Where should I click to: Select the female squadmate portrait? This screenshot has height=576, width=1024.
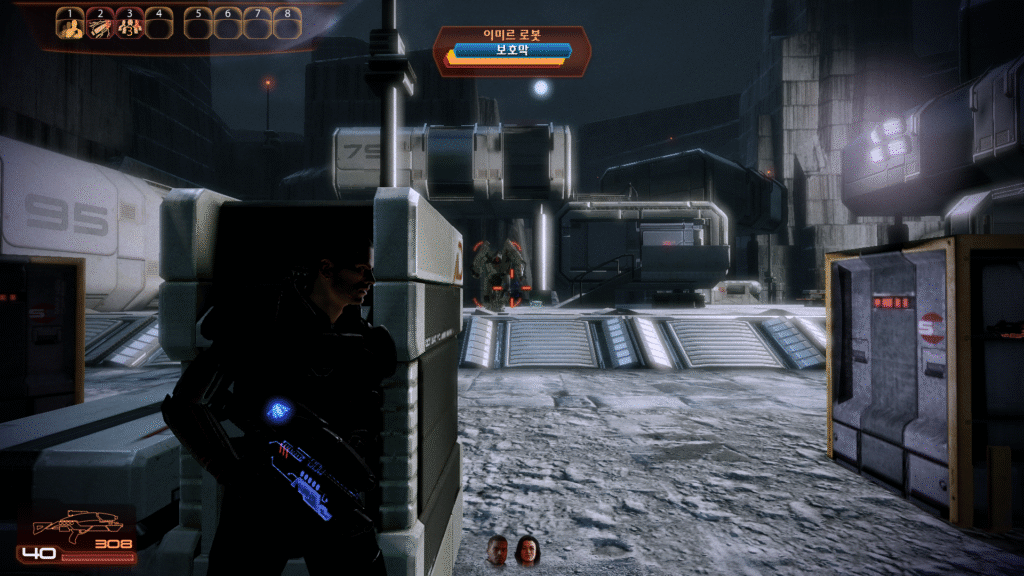526,550
